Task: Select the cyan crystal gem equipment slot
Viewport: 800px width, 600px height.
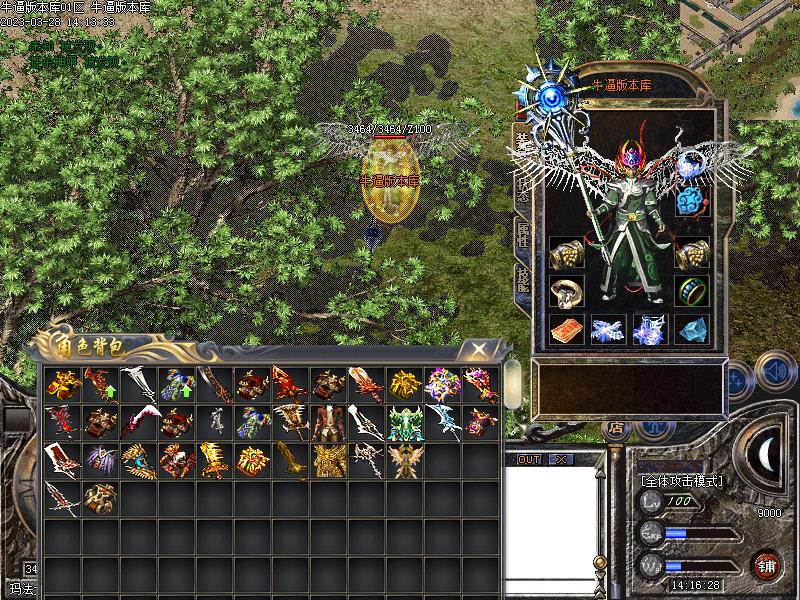Action: pyautogui.click(x=692, y=330)
